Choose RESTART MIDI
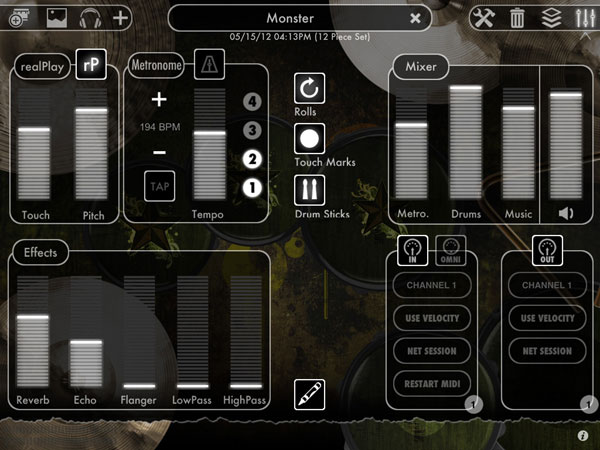 (431, 384)
